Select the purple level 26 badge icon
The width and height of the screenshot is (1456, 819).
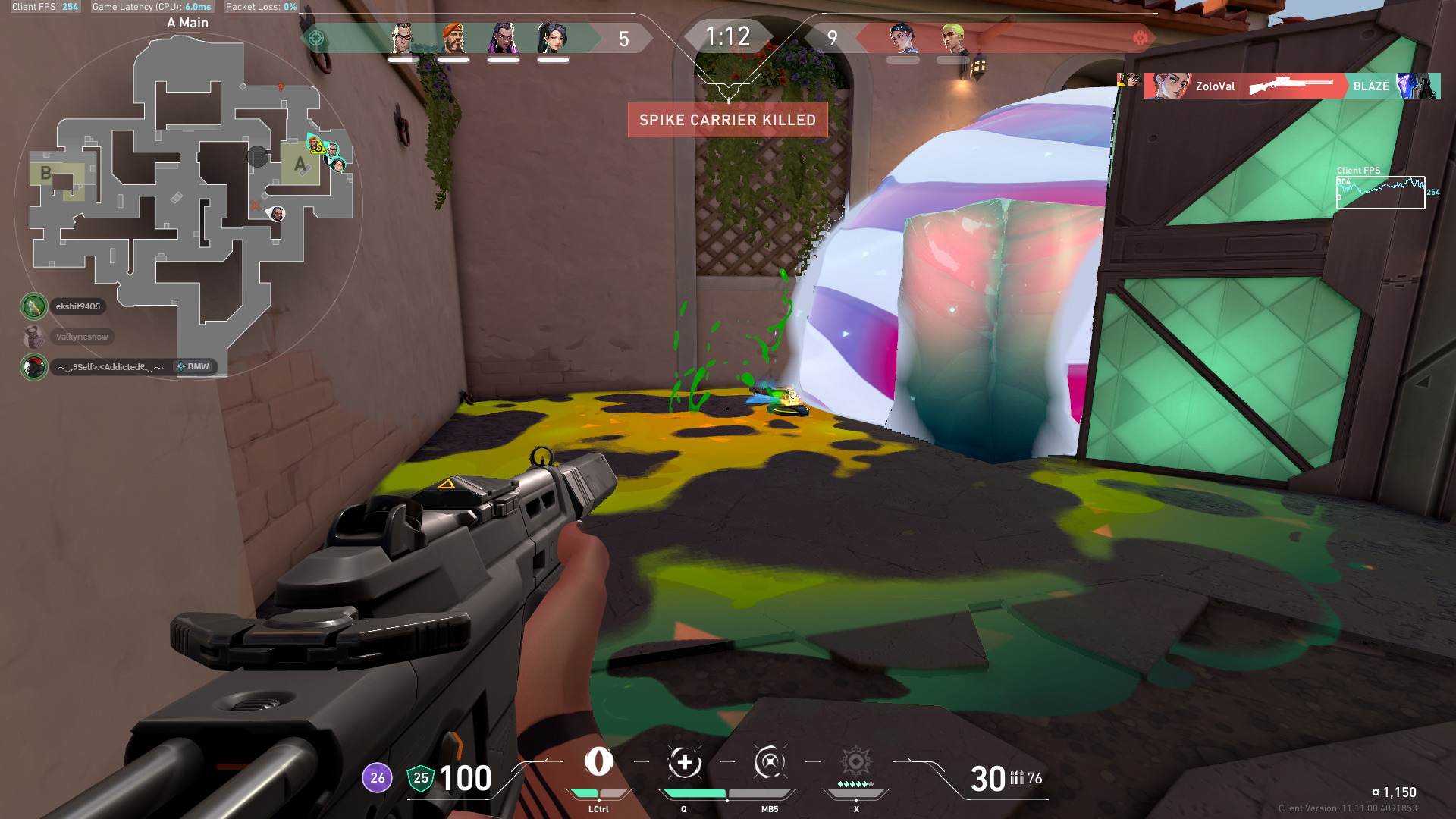click(x=376, y=777)
